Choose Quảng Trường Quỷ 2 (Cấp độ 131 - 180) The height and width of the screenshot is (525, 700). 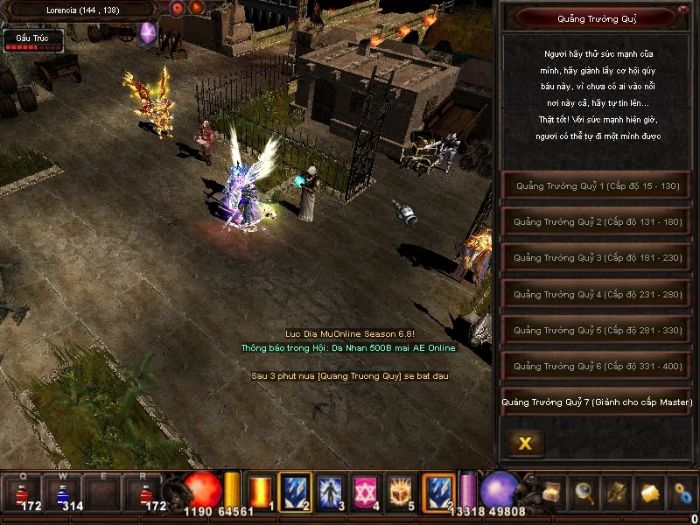coord(597,221)
